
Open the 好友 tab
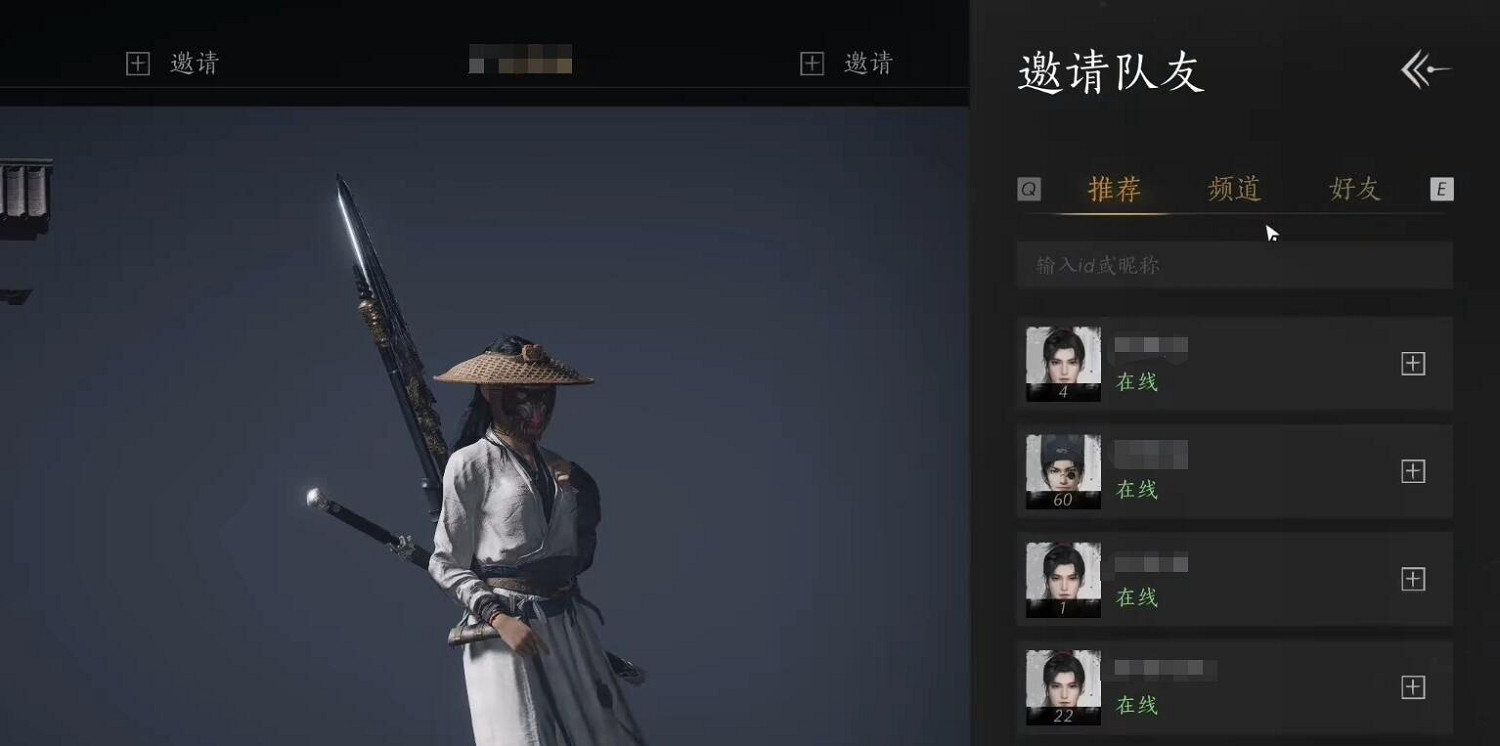(1352, 190)
